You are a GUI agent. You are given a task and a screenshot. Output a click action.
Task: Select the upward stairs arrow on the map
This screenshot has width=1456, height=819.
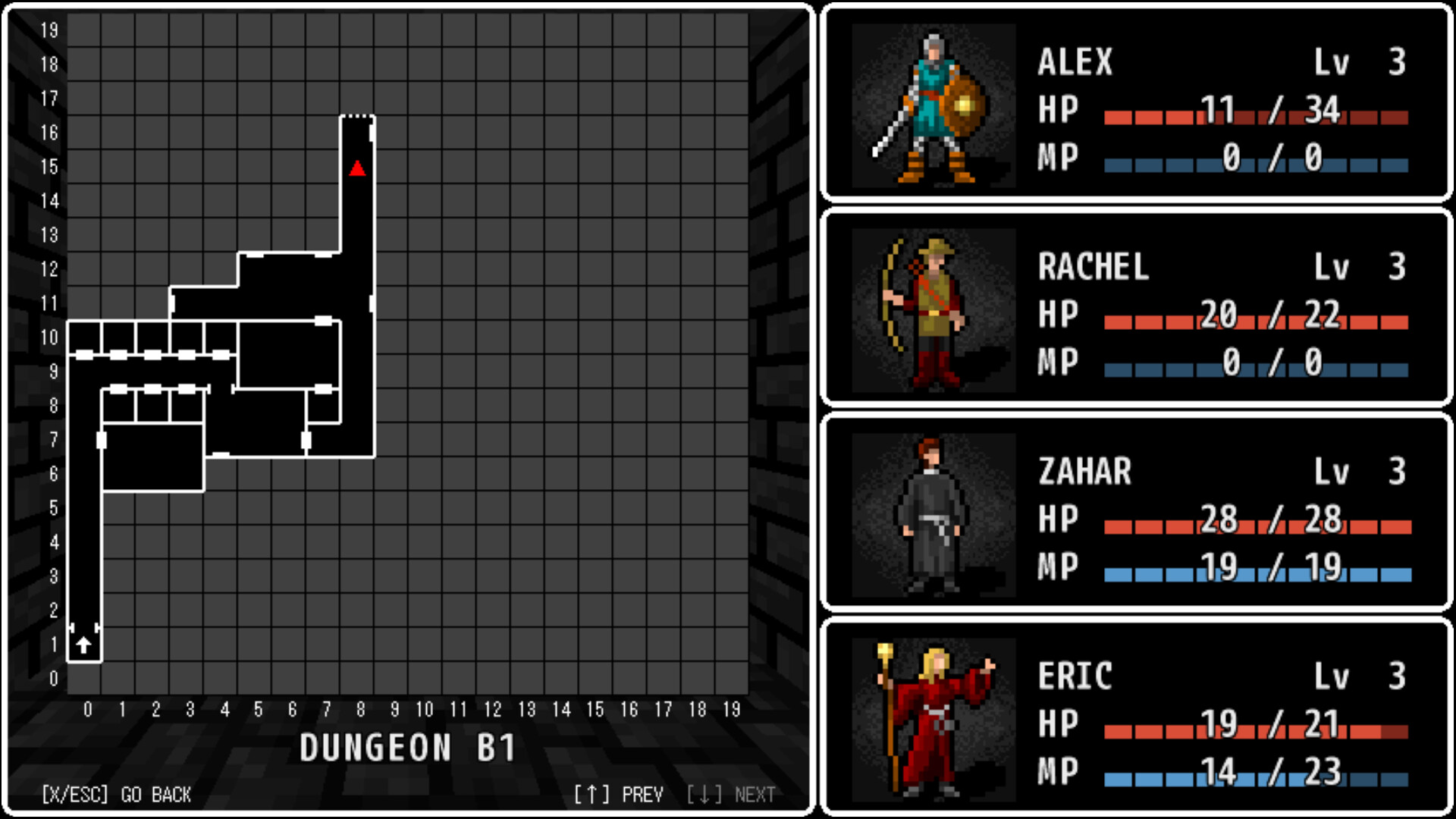(83, 646)
